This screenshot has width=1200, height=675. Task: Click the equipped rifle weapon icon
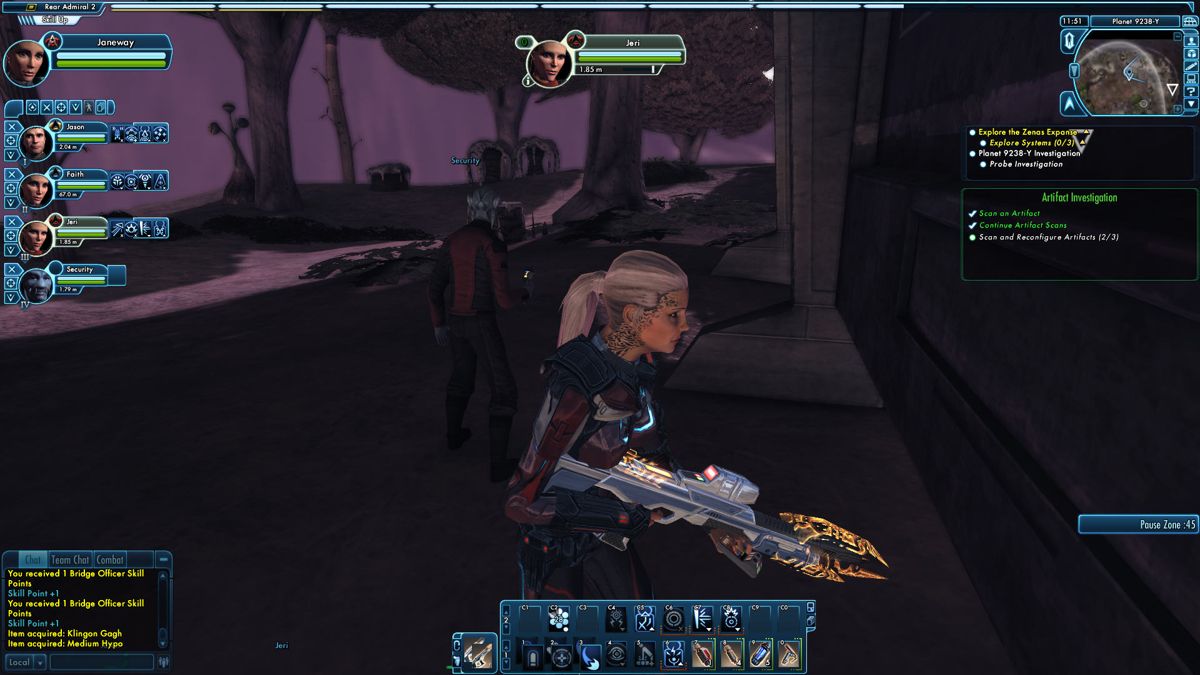pyautogui.click(x=478, y=653)
